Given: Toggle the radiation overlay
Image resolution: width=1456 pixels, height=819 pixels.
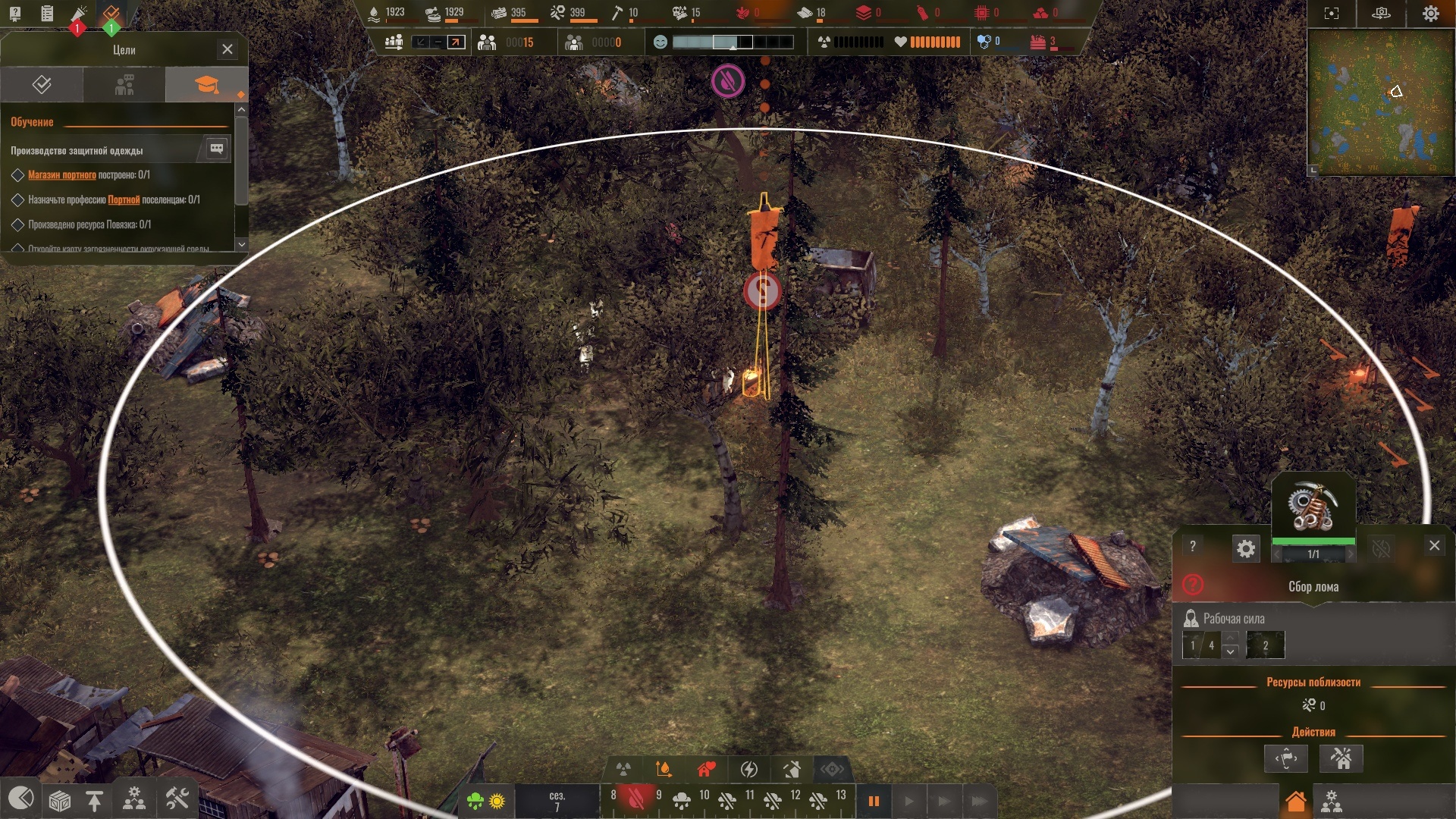Looking at the screenshot, I should [x=623, y=770].
